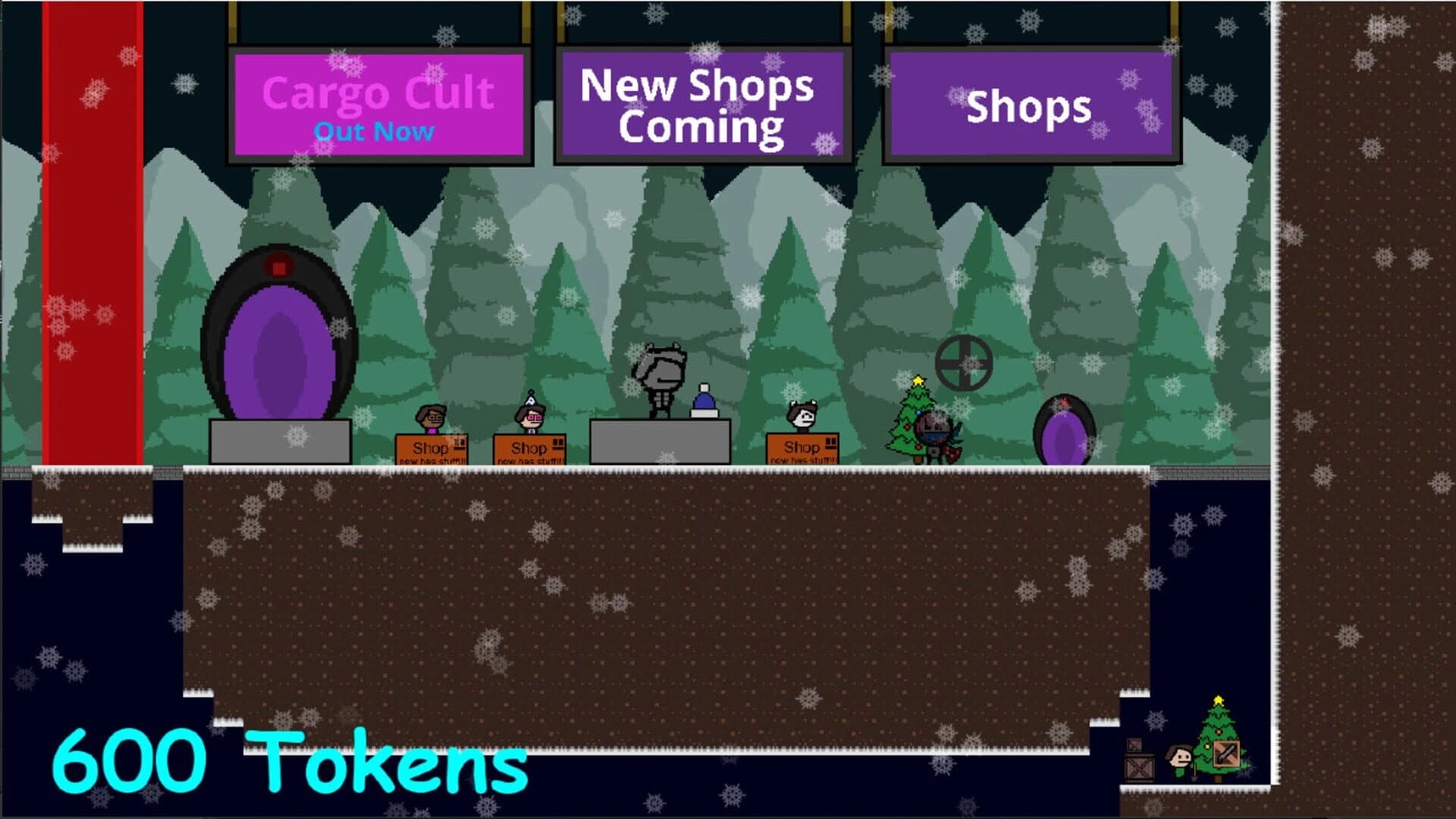Click the shovel held by the bottom-right character
Screen dimensions: 1456x819
[x=1194, y=774]
